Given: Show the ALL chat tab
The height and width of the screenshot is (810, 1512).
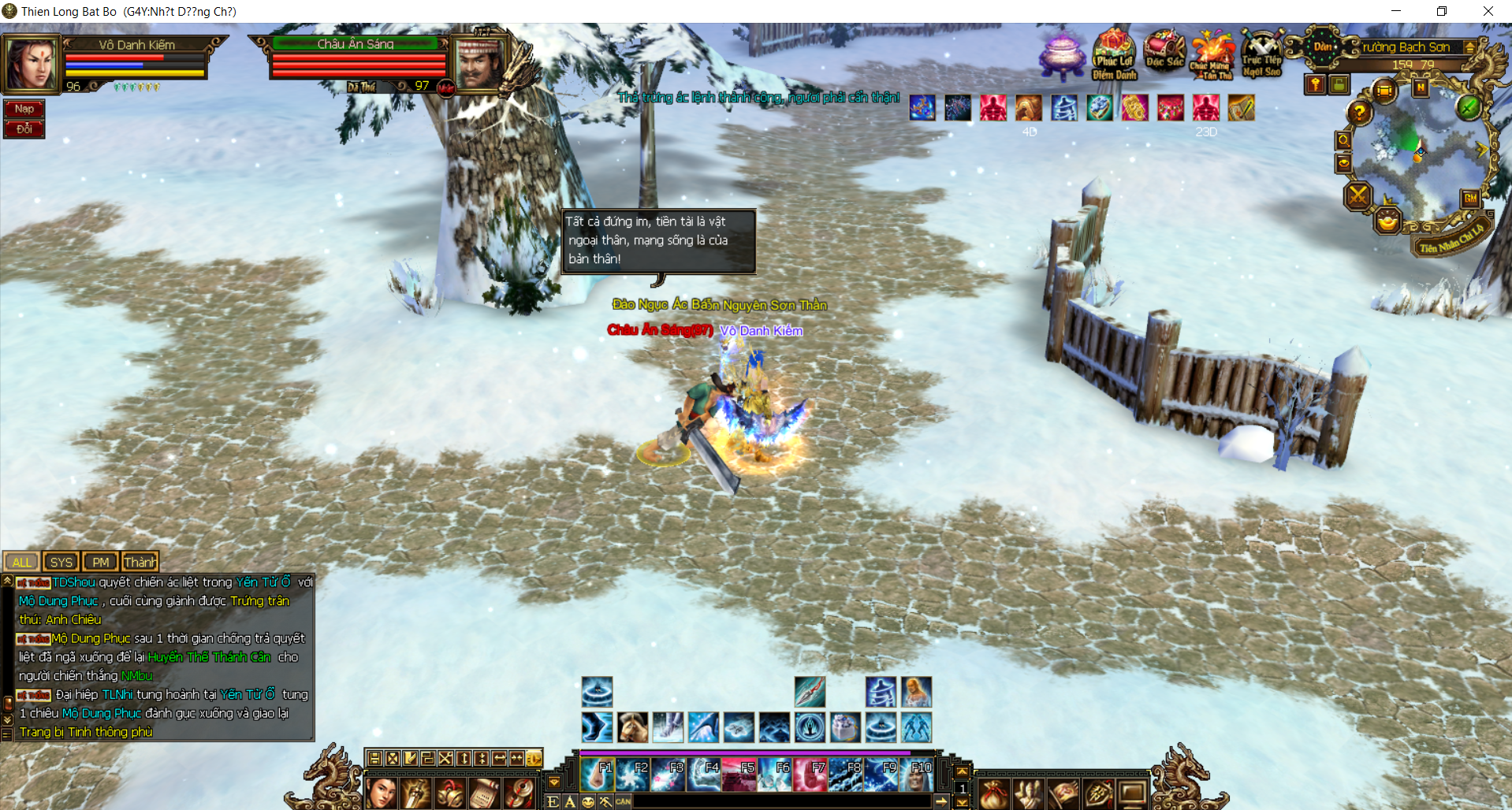Looking at the screenshot, I should pyautogui.click(x=22, y=562).
